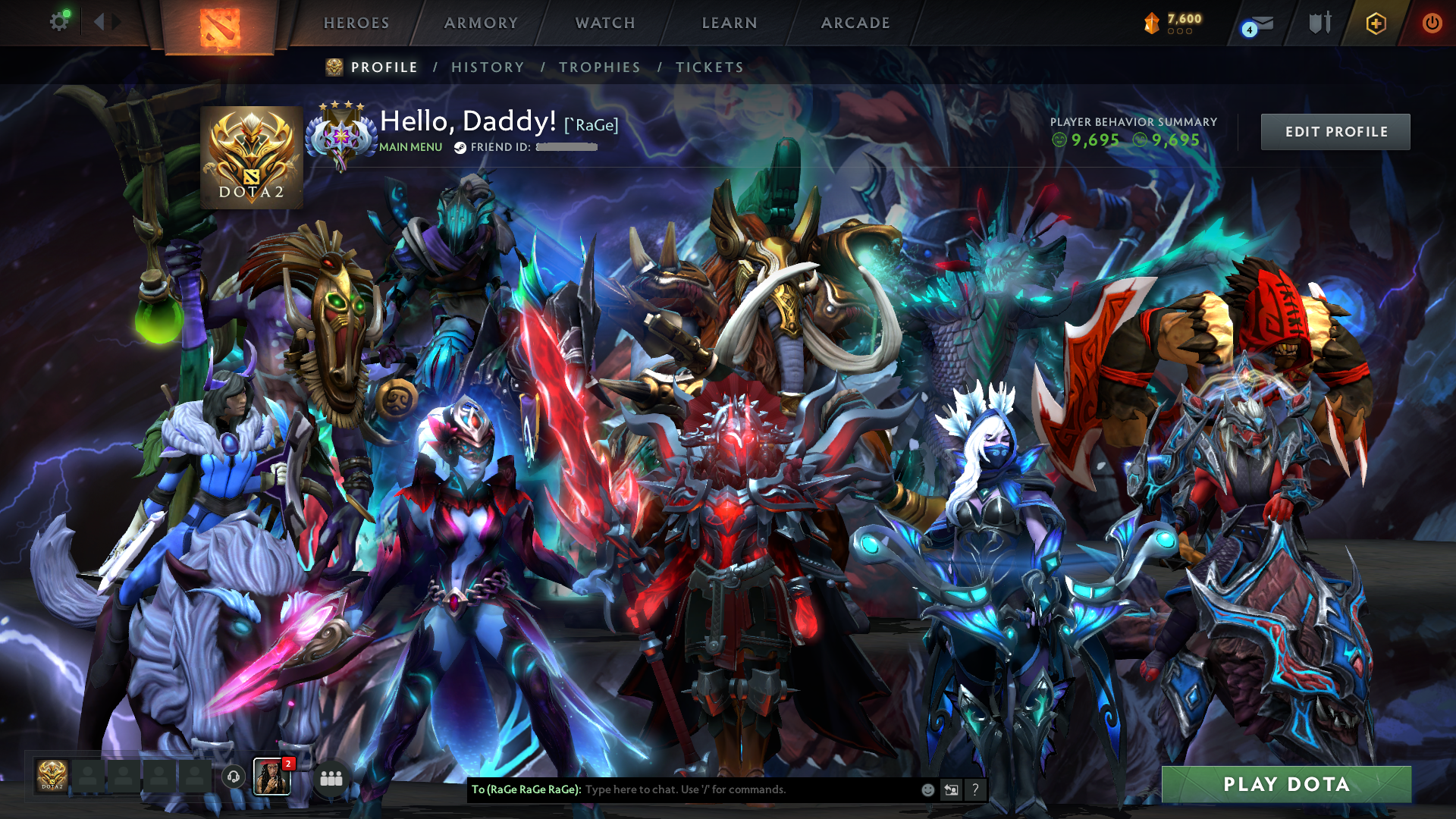Click the Edit Profile button

tap(1335, 132)
